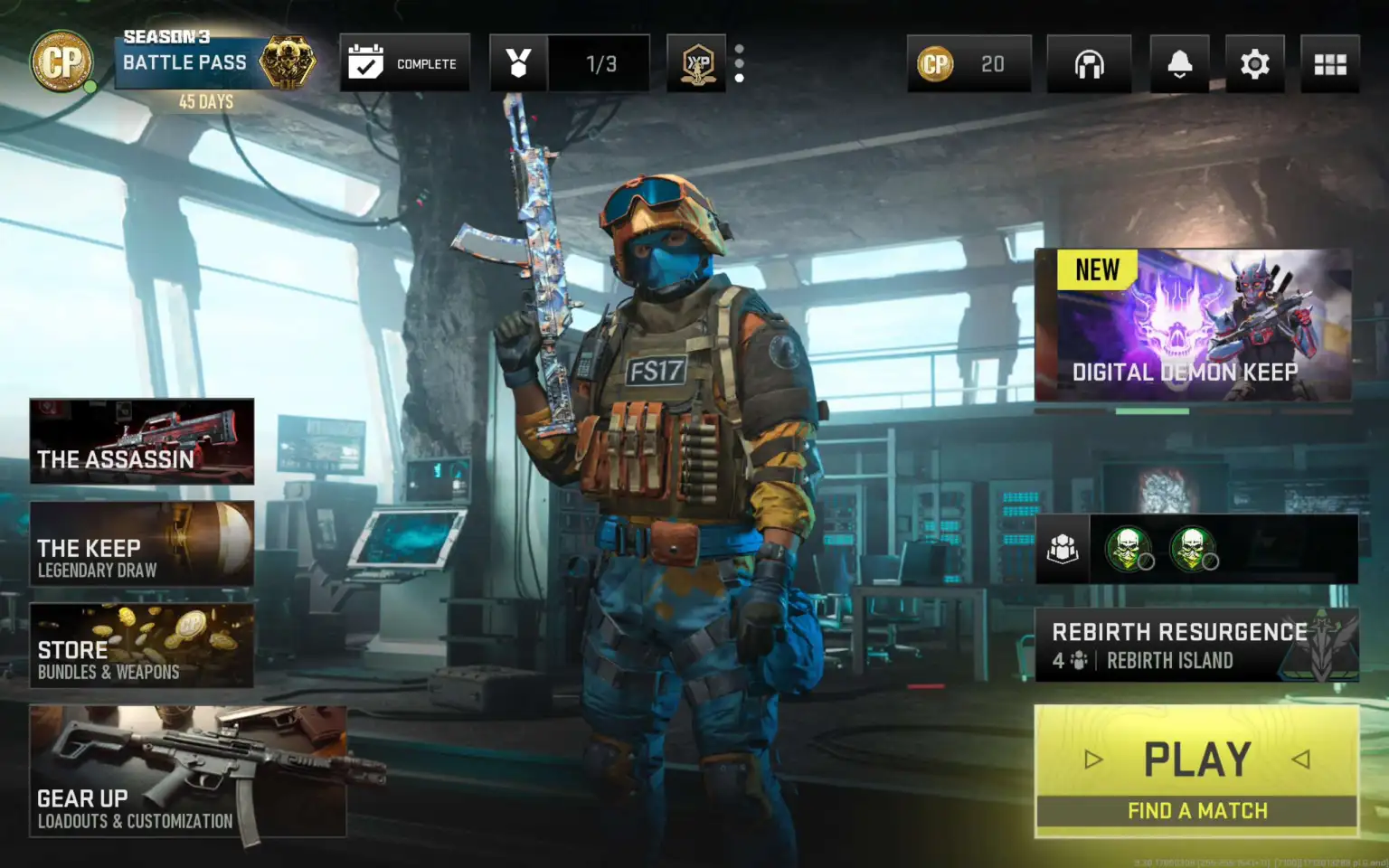Open the Store Bundles & Weapons panel
Screen dimensions: 1389x868
142,645
